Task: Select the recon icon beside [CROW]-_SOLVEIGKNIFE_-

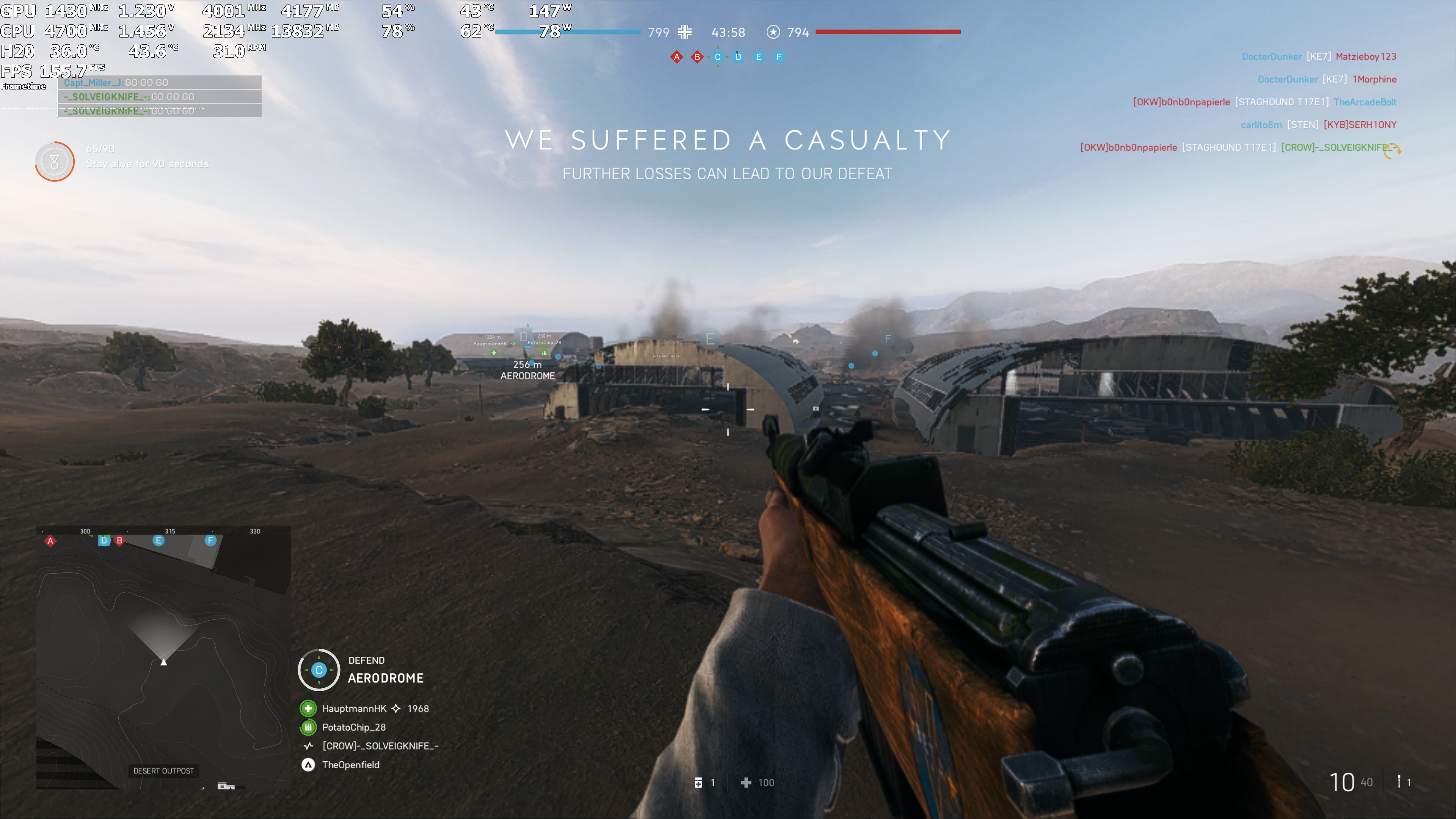Action: [308, 746]
